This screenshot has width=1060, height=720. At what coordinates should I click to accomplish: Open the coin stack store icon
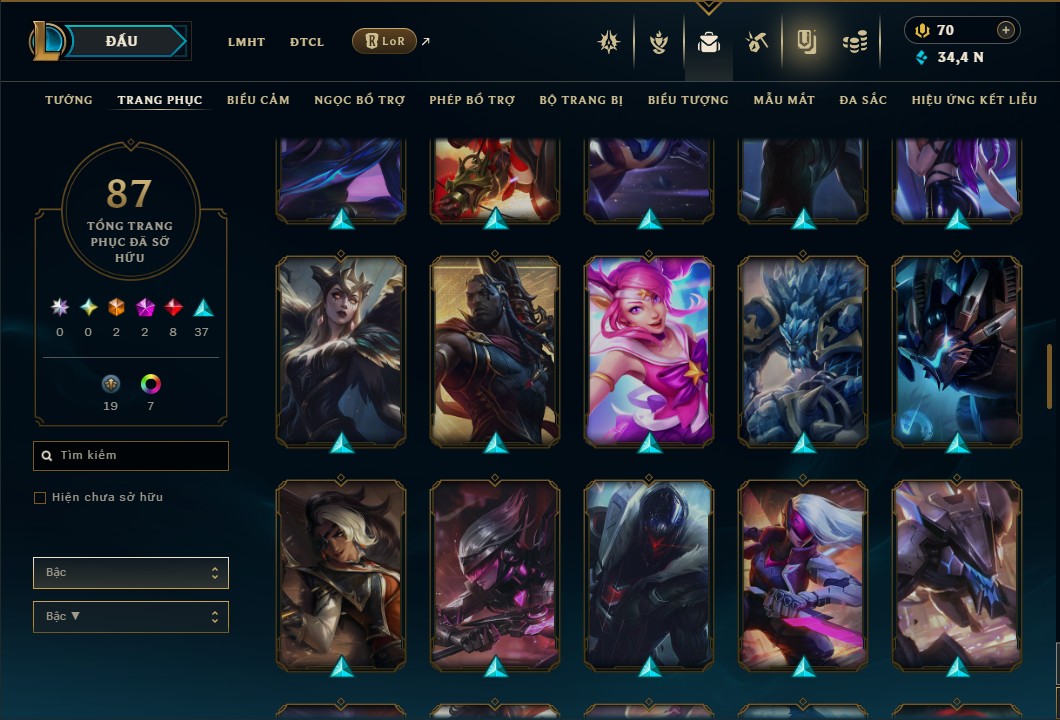click(x=854, y=42)
